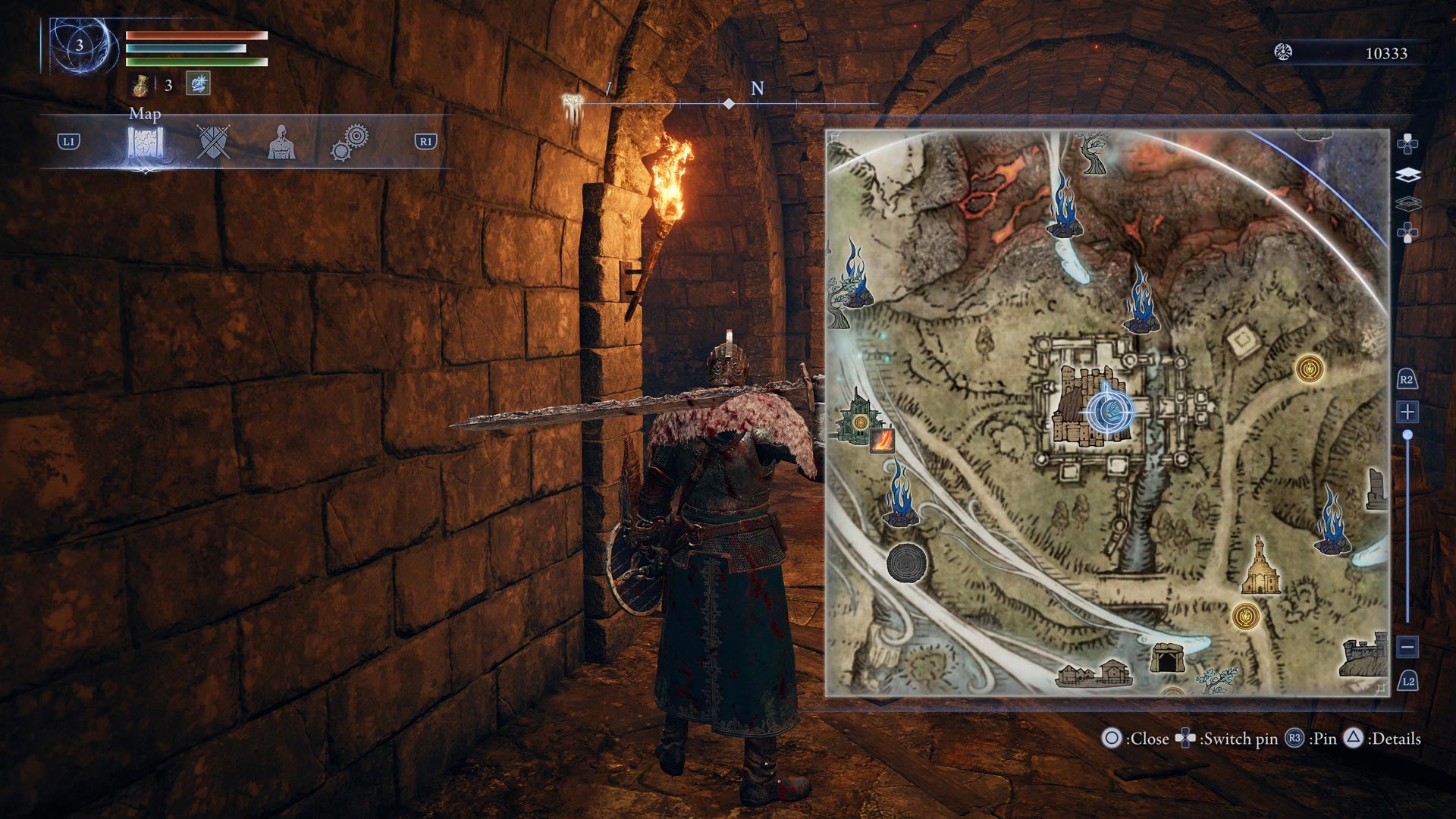Click the N marker on the compass bar
The width and height of the screenshot is (1456, 819).
click(755, 89)
